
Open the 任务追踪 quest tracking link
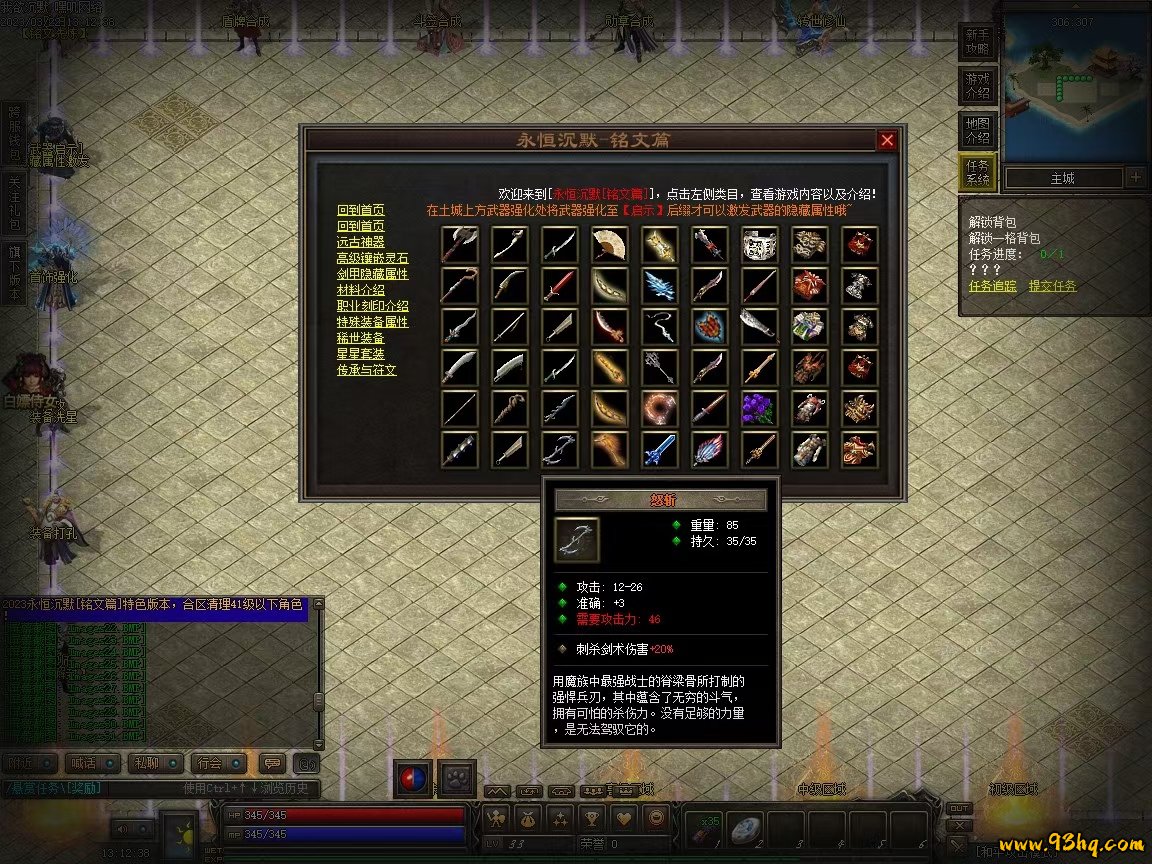[x=993, y=286]
